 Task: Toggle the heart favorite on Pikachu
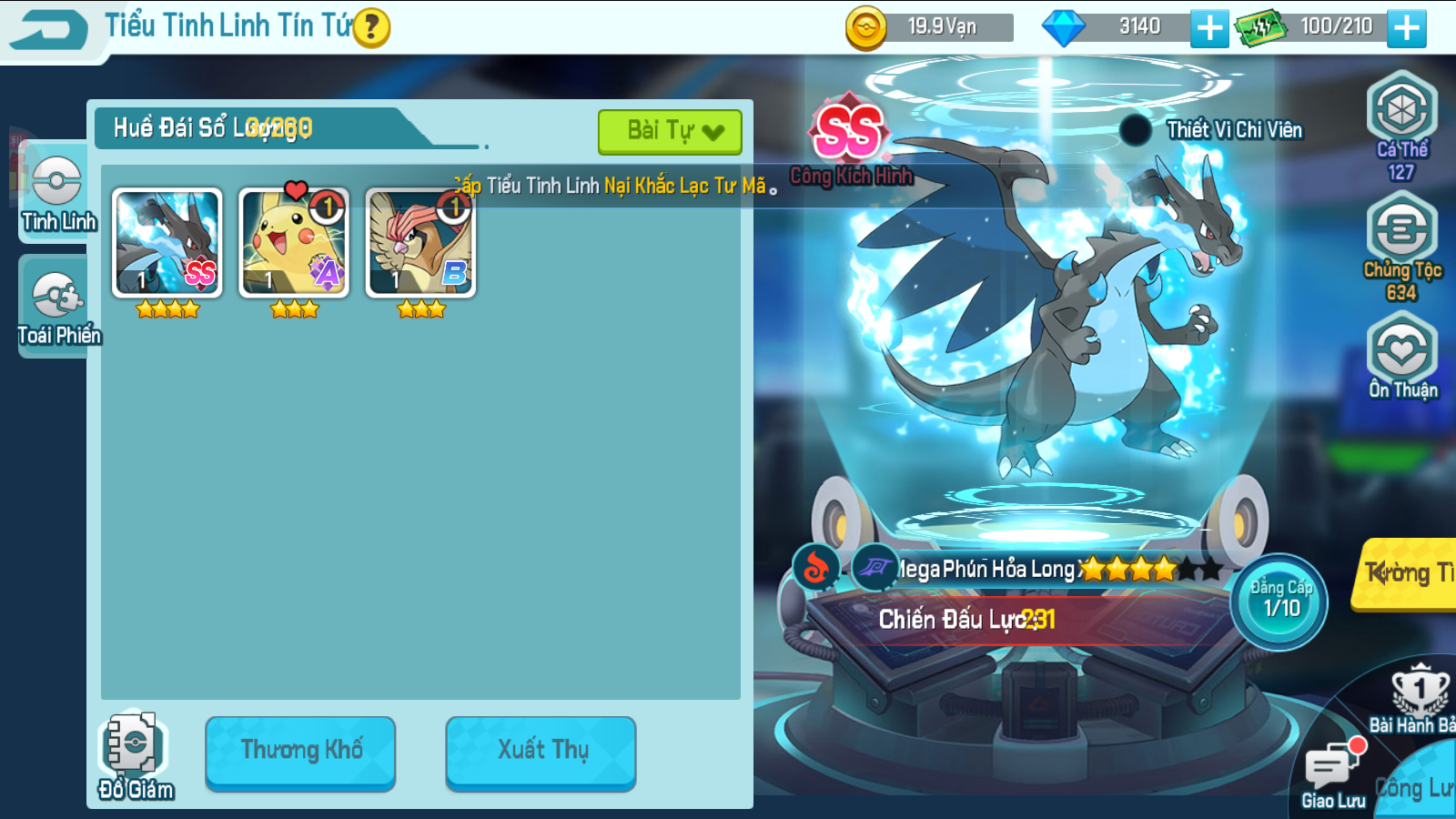(x=293, y=189)
